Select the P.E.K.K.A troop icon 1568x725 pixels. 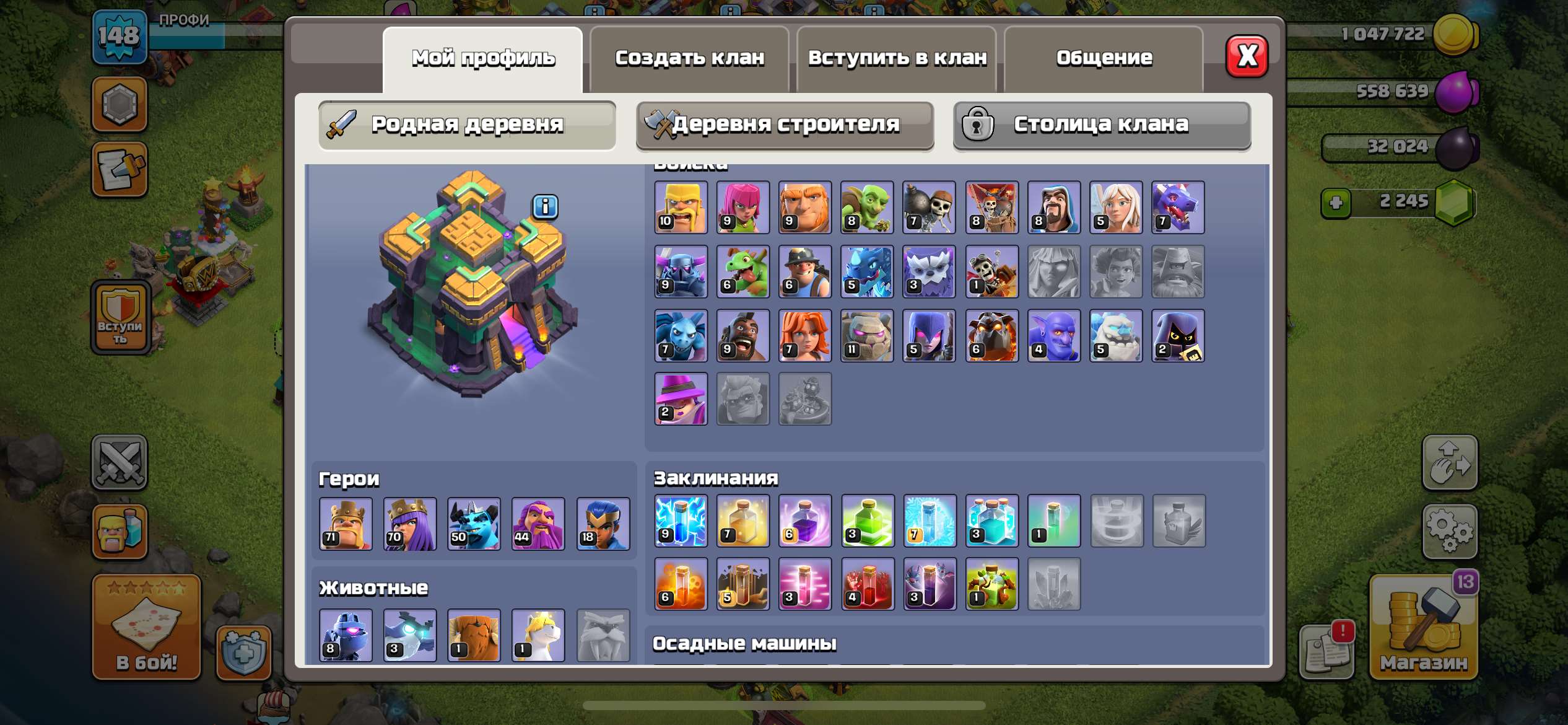coord(679,271)
